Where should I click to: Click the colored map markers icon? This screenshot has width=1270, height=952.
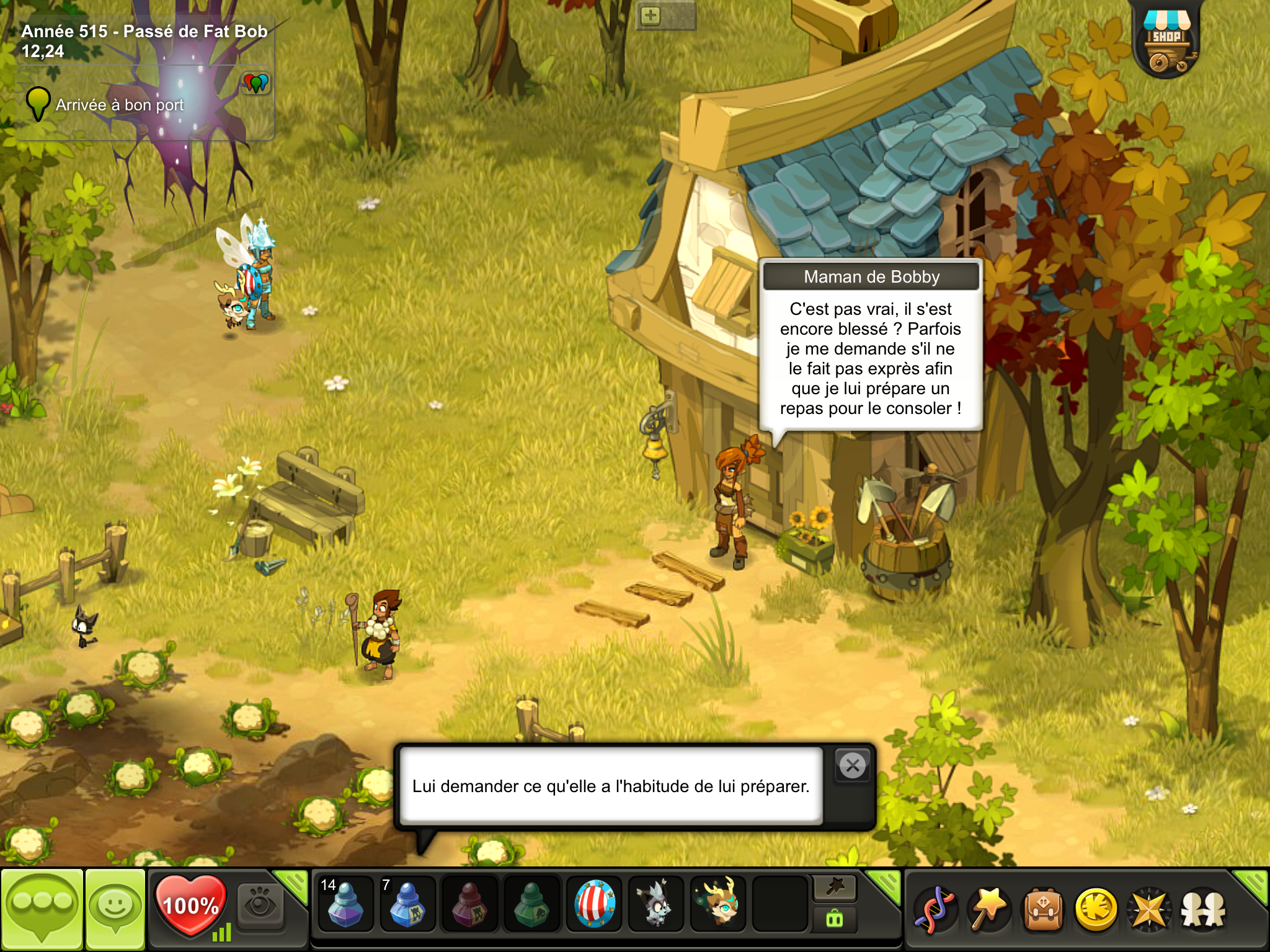click(255, 82)
